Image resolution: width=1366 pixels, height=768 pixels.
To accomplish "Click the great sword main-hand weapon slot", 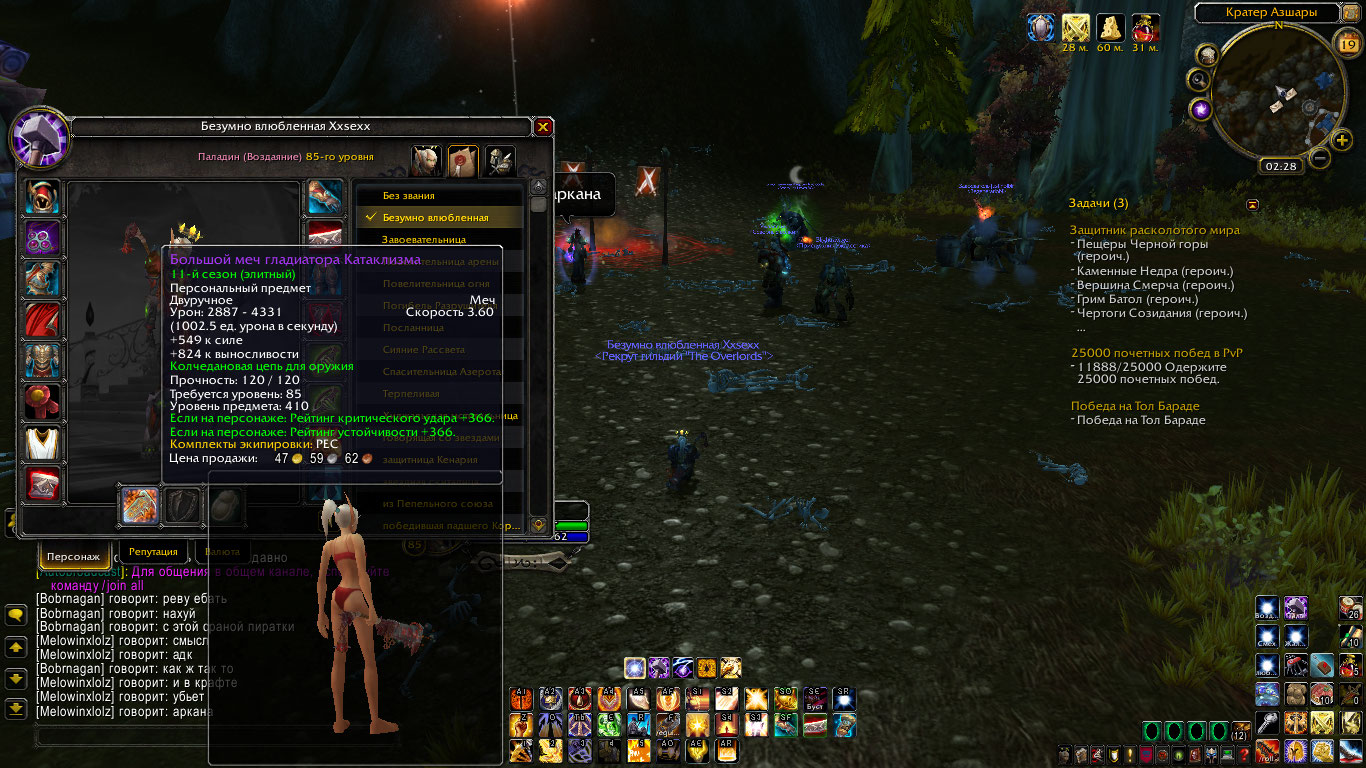I will (140, 506).
